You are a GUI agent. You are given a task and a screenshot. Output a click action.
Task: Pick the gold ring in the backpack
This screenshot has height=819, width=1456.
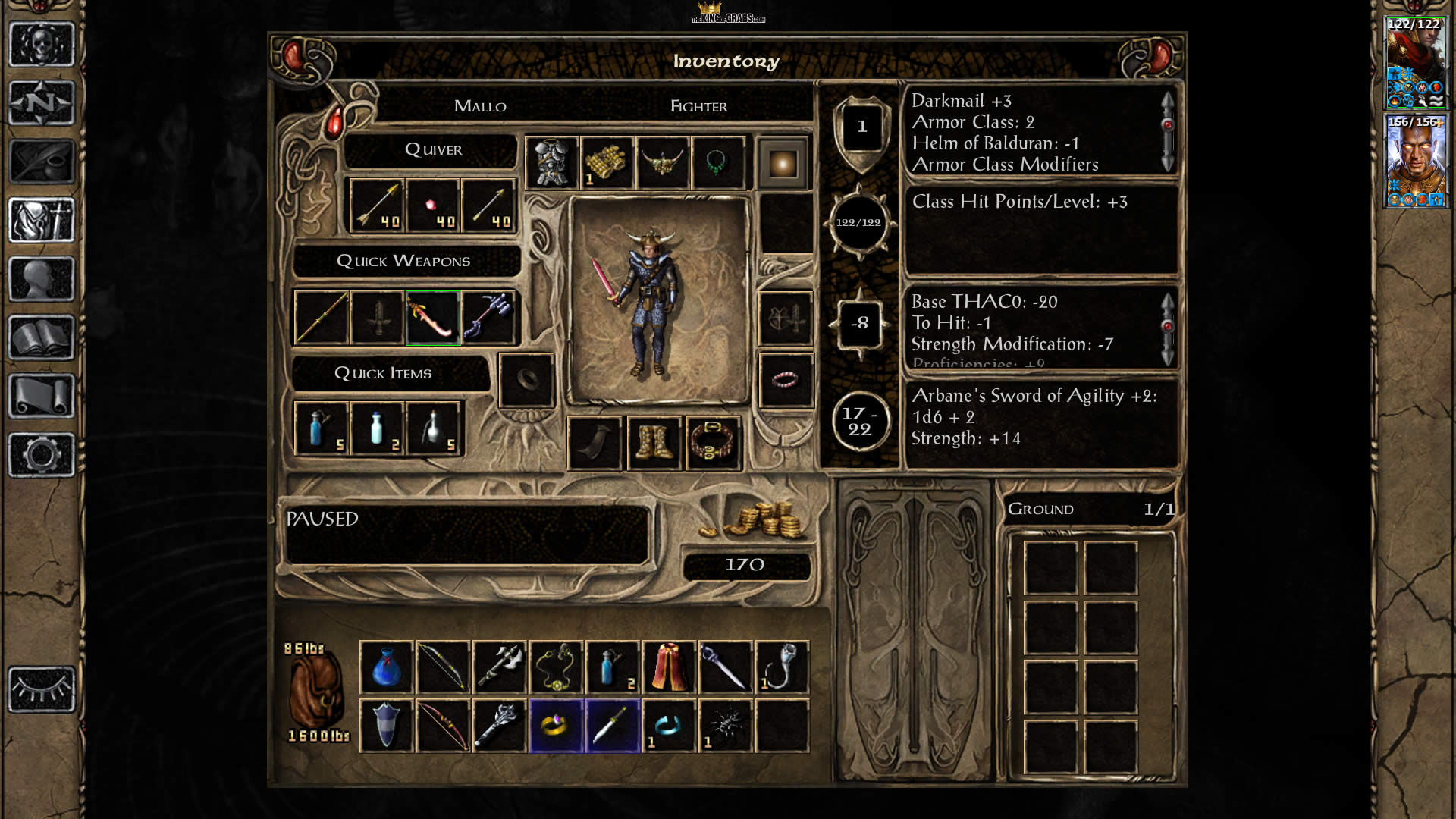pos(556,726)
